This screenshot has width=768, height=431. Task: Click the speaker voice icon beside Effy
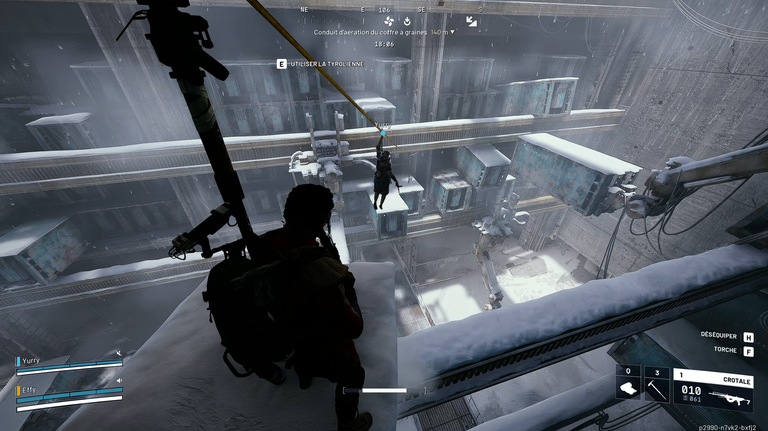(x=118, y=380)
